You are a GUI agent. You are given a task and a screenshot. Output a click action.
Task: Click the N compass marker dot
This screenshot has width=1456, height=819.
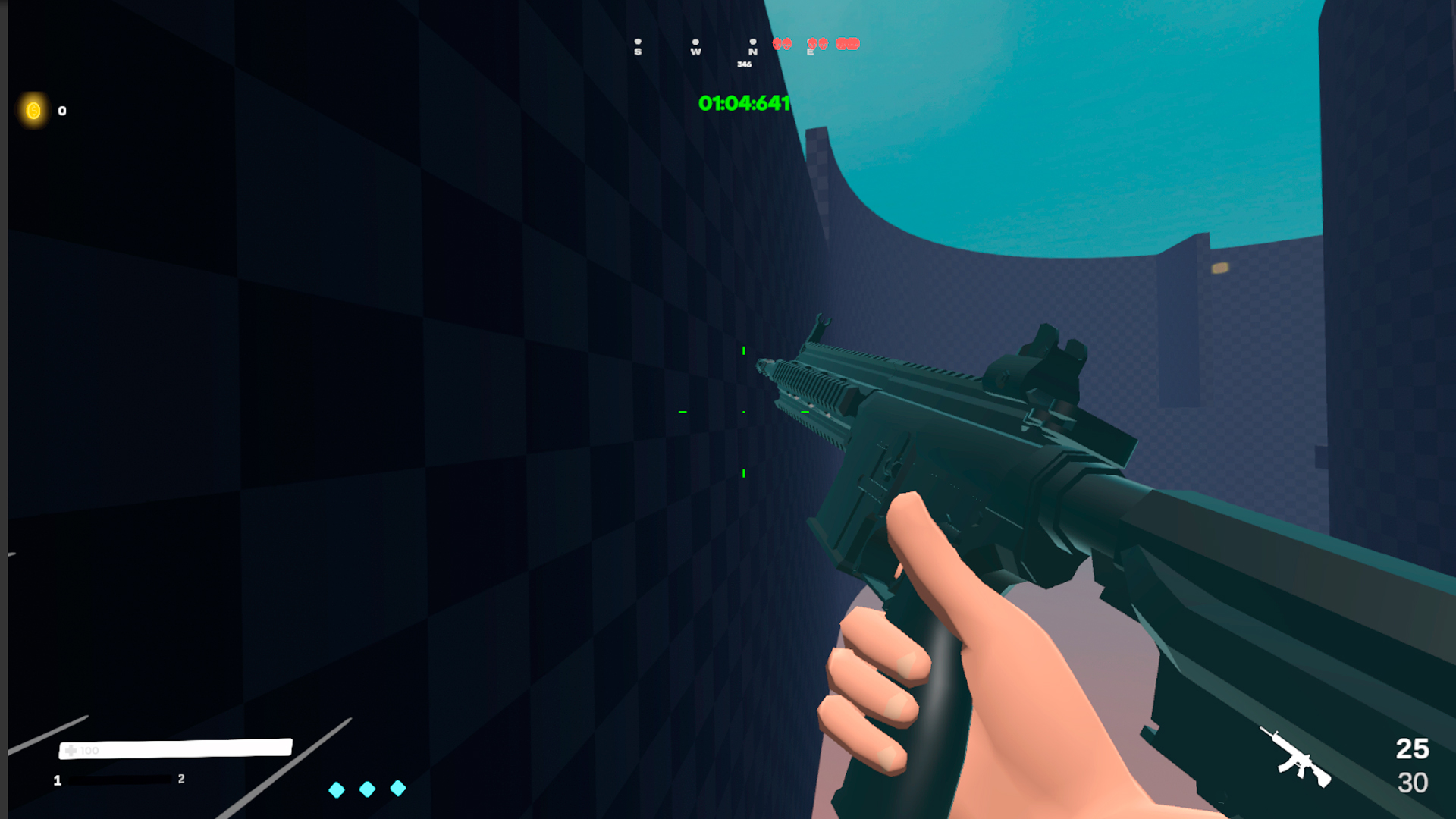pos(752,42)
